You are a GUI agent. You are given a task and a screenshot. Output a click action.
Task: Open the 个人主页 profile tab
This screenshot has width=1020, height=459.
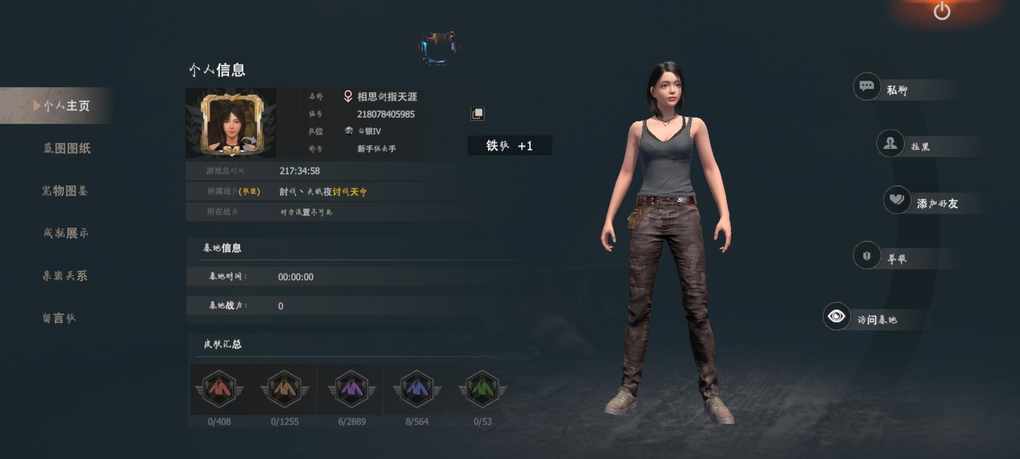(64, 105)
